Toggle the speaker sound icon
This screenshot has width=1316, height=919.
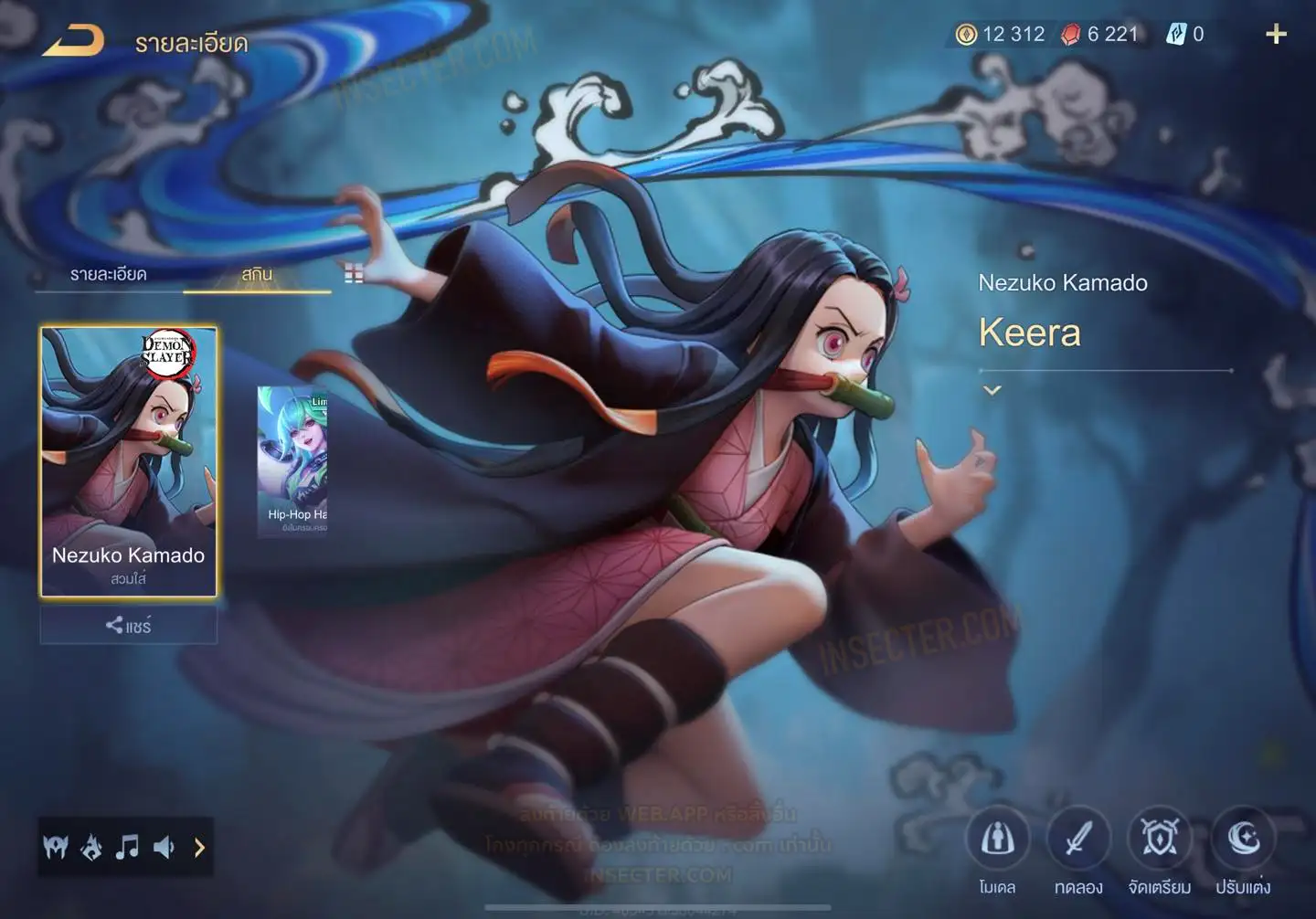coord(164,848)
